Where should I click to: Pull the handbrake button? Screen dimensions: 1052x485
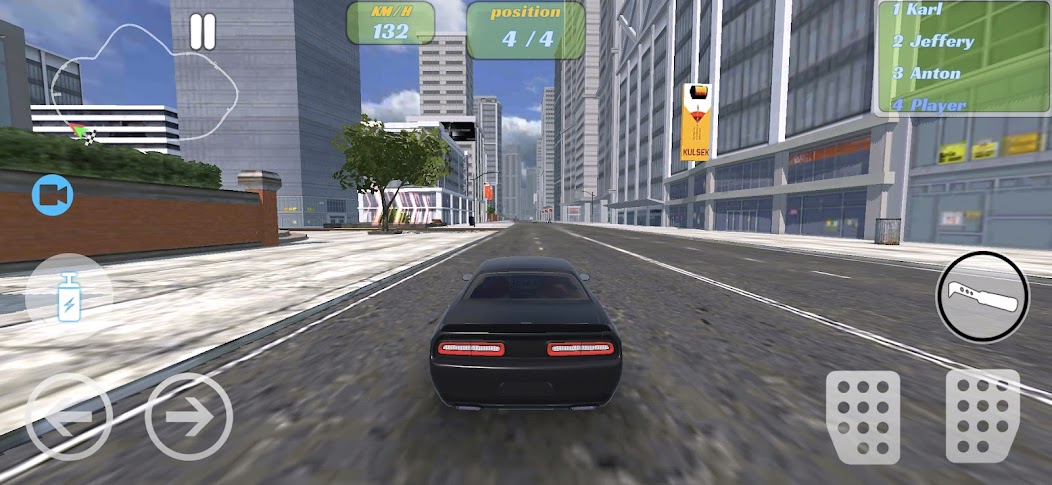tap(983, 296)
